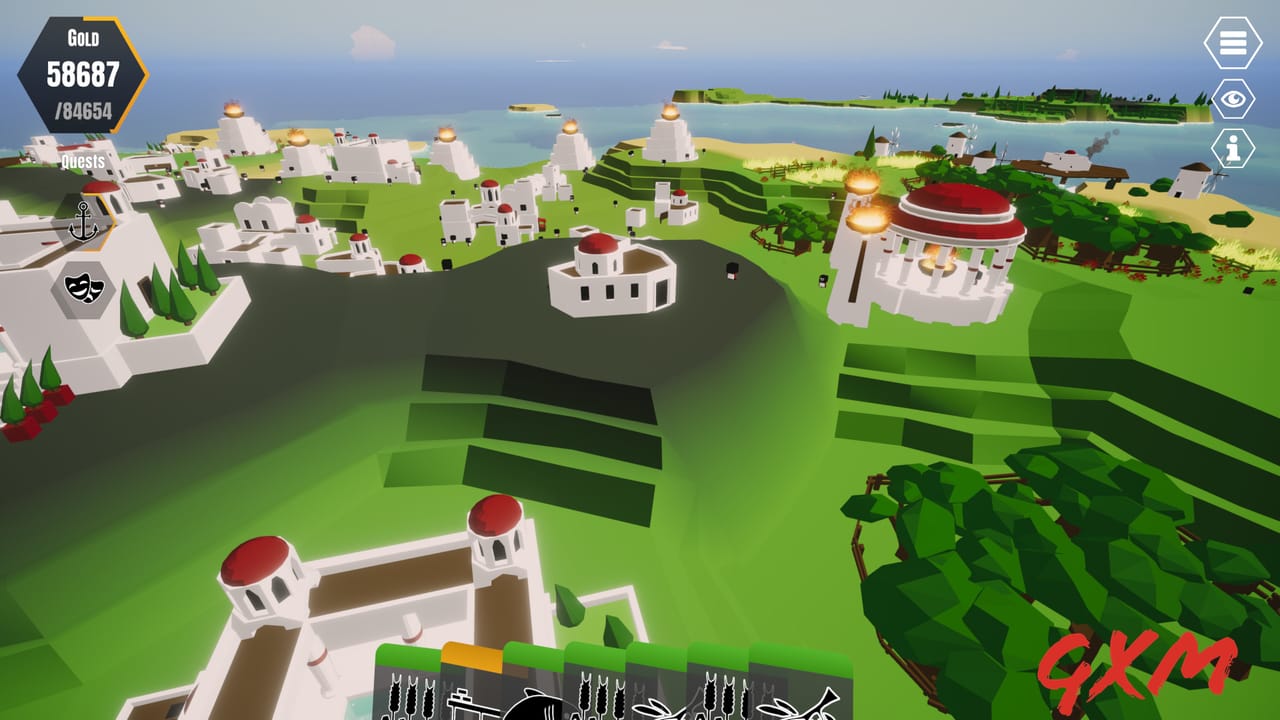Click the hexagonal info icon
Screen dimensions: 1280x720
coord(1232,146)
